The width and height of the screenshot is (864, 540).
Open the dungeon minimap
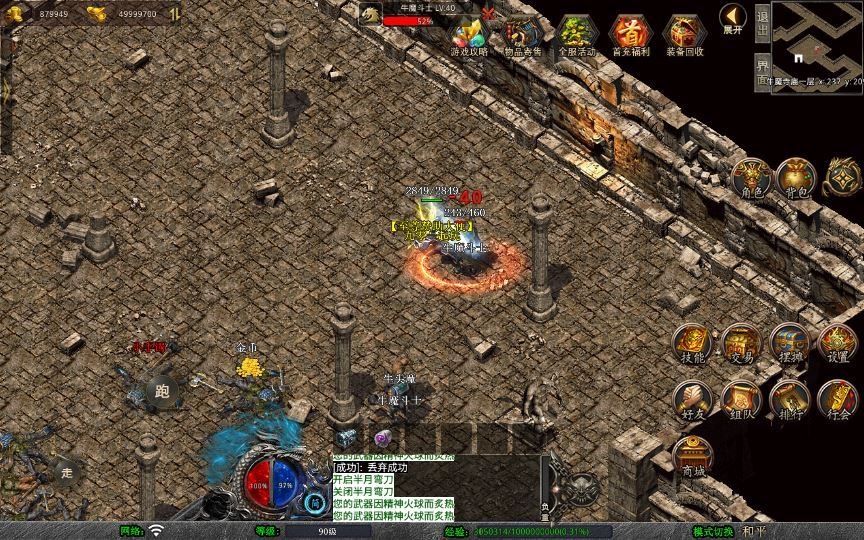tap(817, 37)
